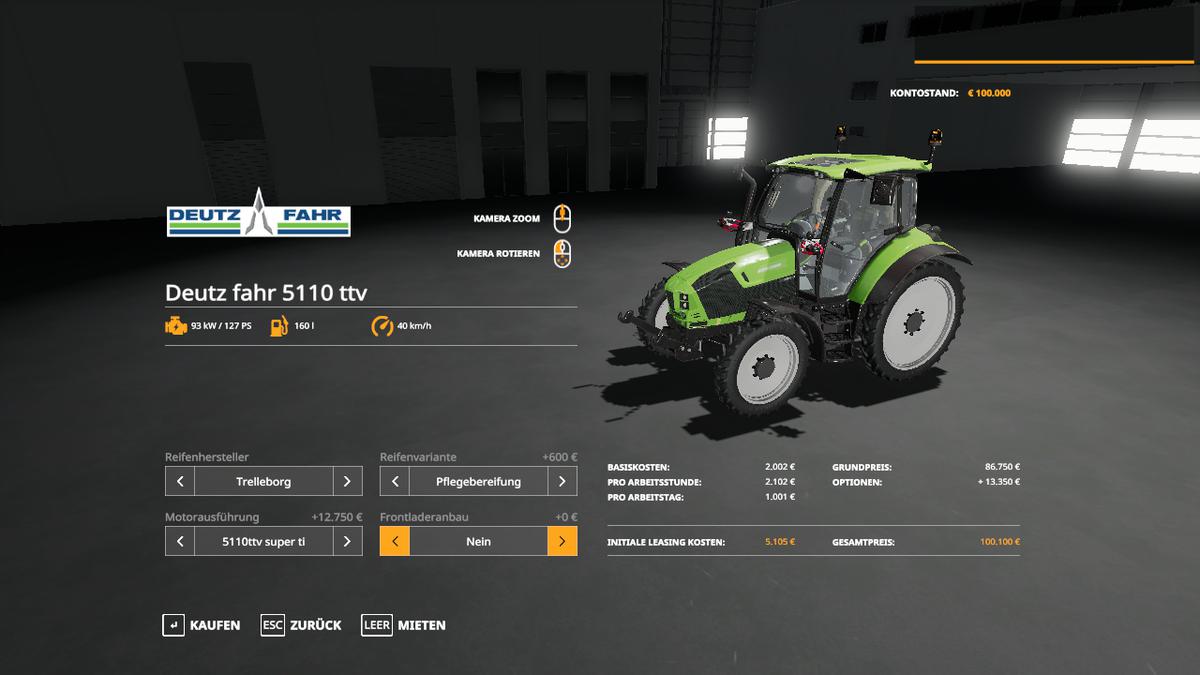Select next Reifenhersteller tire brand
Screen dimensions: 1200x675
[347, 481]
